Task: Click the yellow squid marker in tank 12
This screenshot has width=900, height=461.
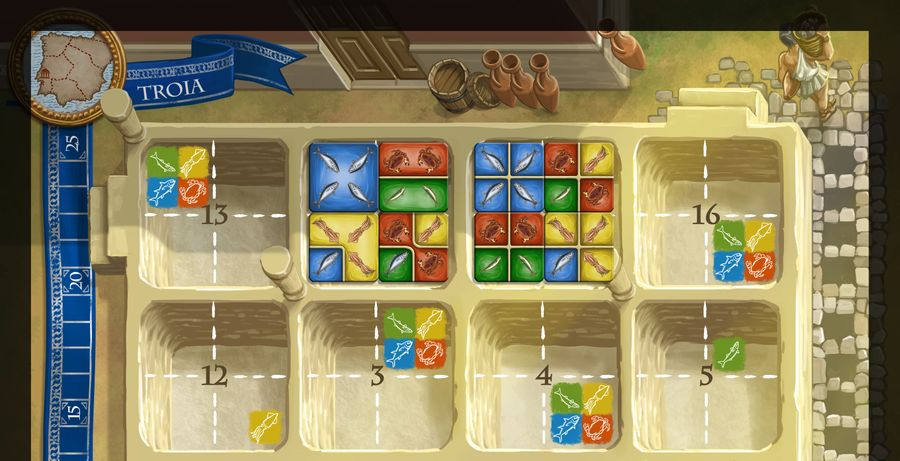Action: click(264, 426)
